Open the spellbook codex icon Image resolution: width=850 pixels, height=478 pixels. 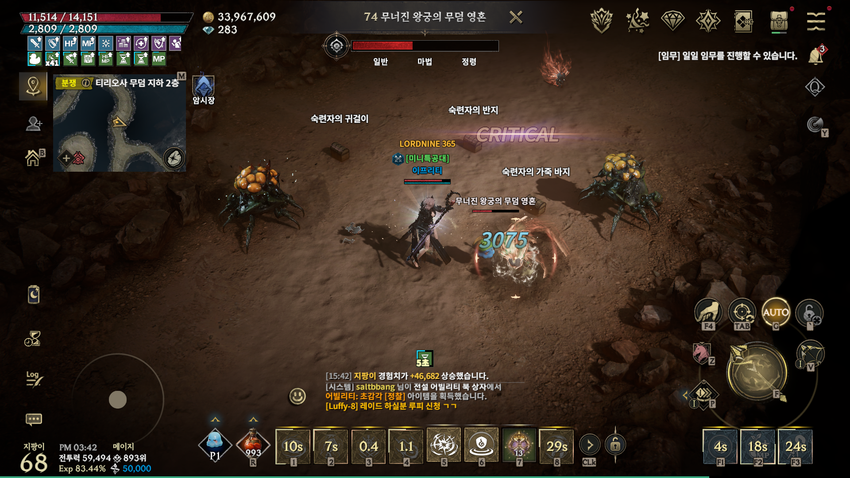tap(743, 20)
